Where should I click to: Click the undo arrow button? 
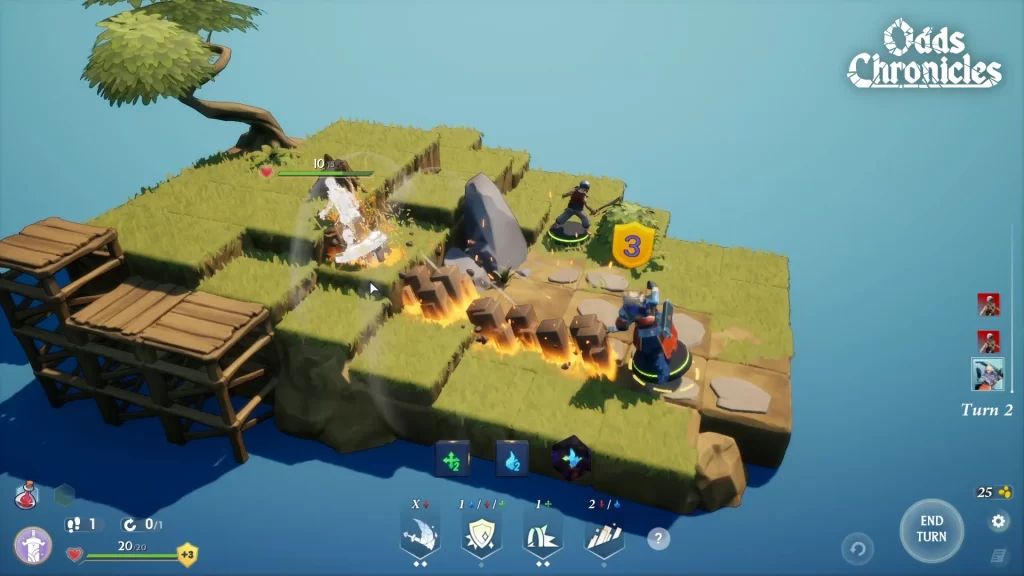(857, 548)
